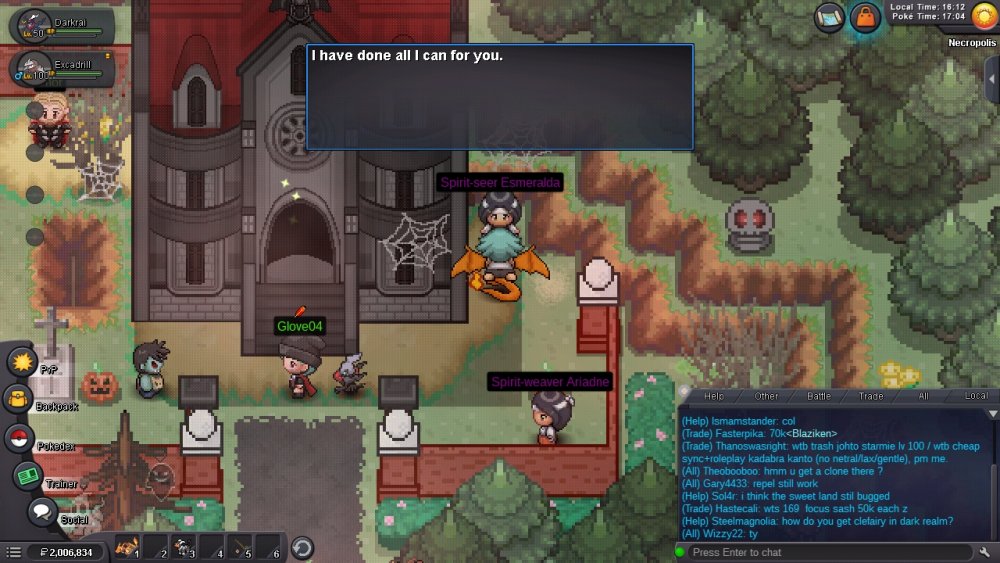This screenshot has height=563, width=1000.
Task: Focus the chat input field
Action: (x=830, y=552)
